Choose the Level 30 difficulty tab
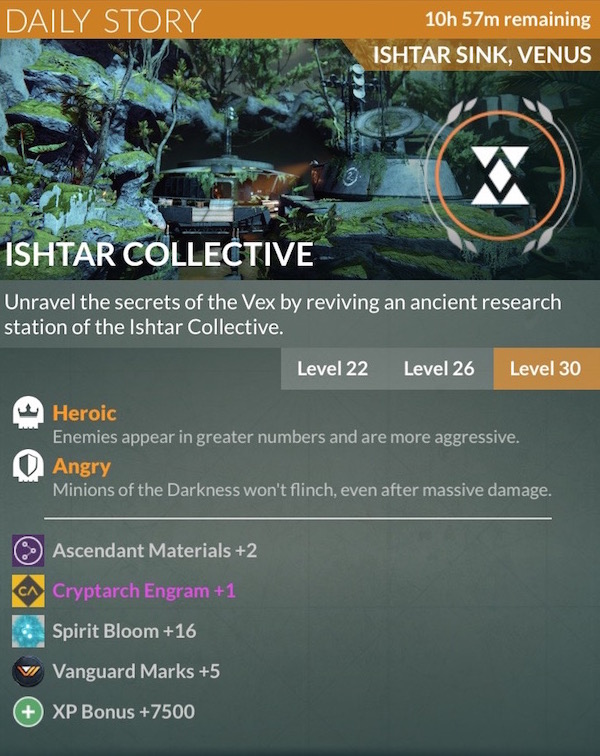The width and height of the screenshot is (600, 756). pyautogui.click(x=545, y=369)
